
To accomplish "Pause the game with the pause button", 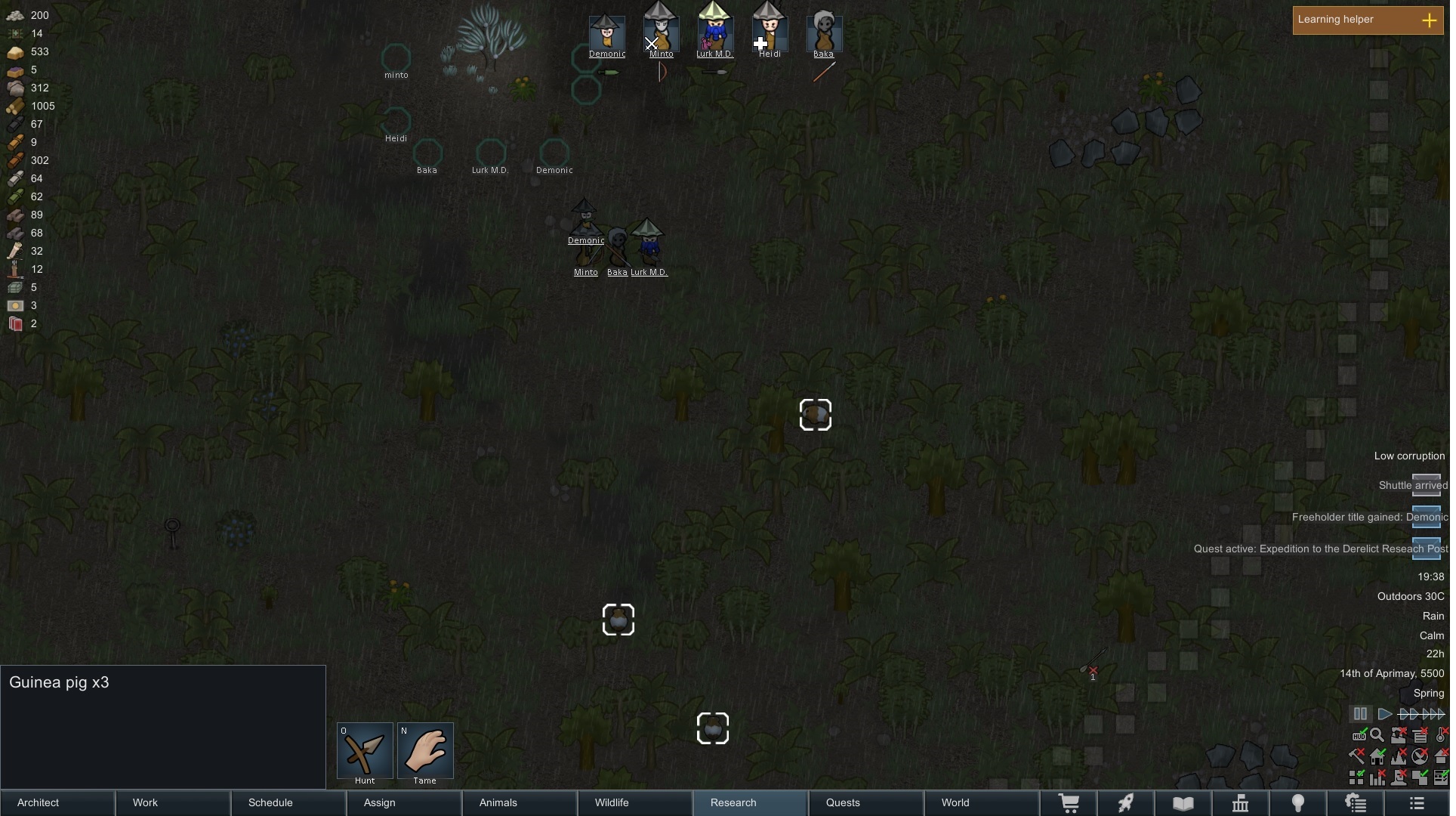I will click(x=1360, y=714).
